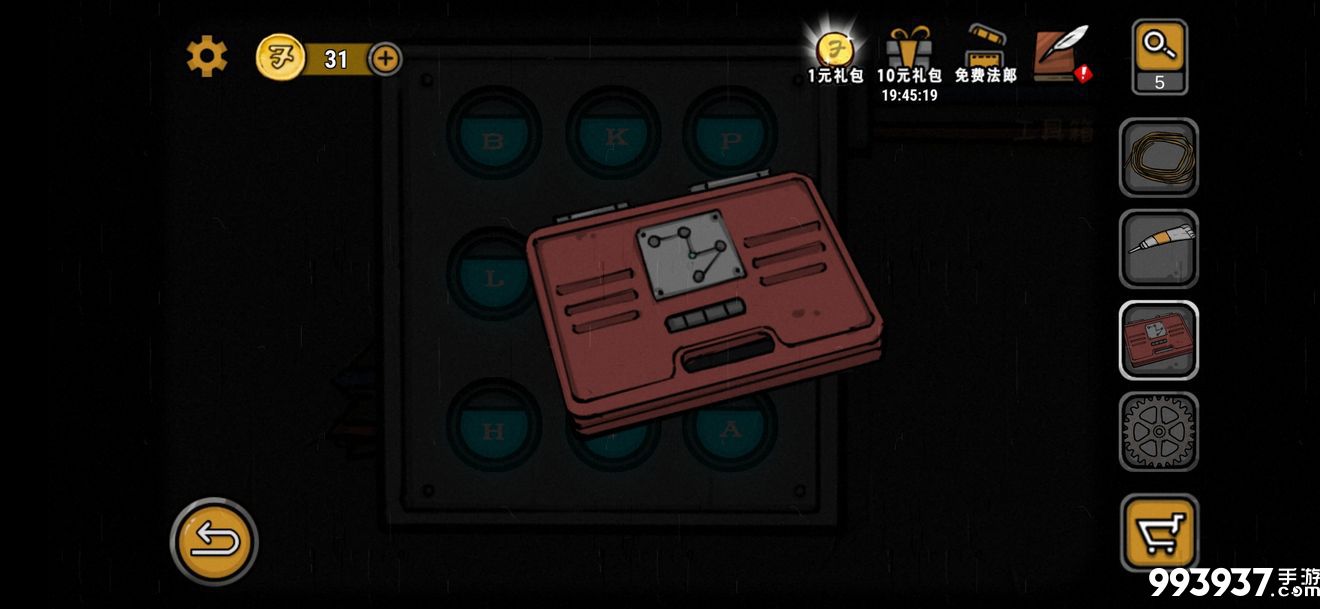Select the gear wheel inventory slot
The height and width of the screenshot is (609, 1320).
tap(1158, 431)
